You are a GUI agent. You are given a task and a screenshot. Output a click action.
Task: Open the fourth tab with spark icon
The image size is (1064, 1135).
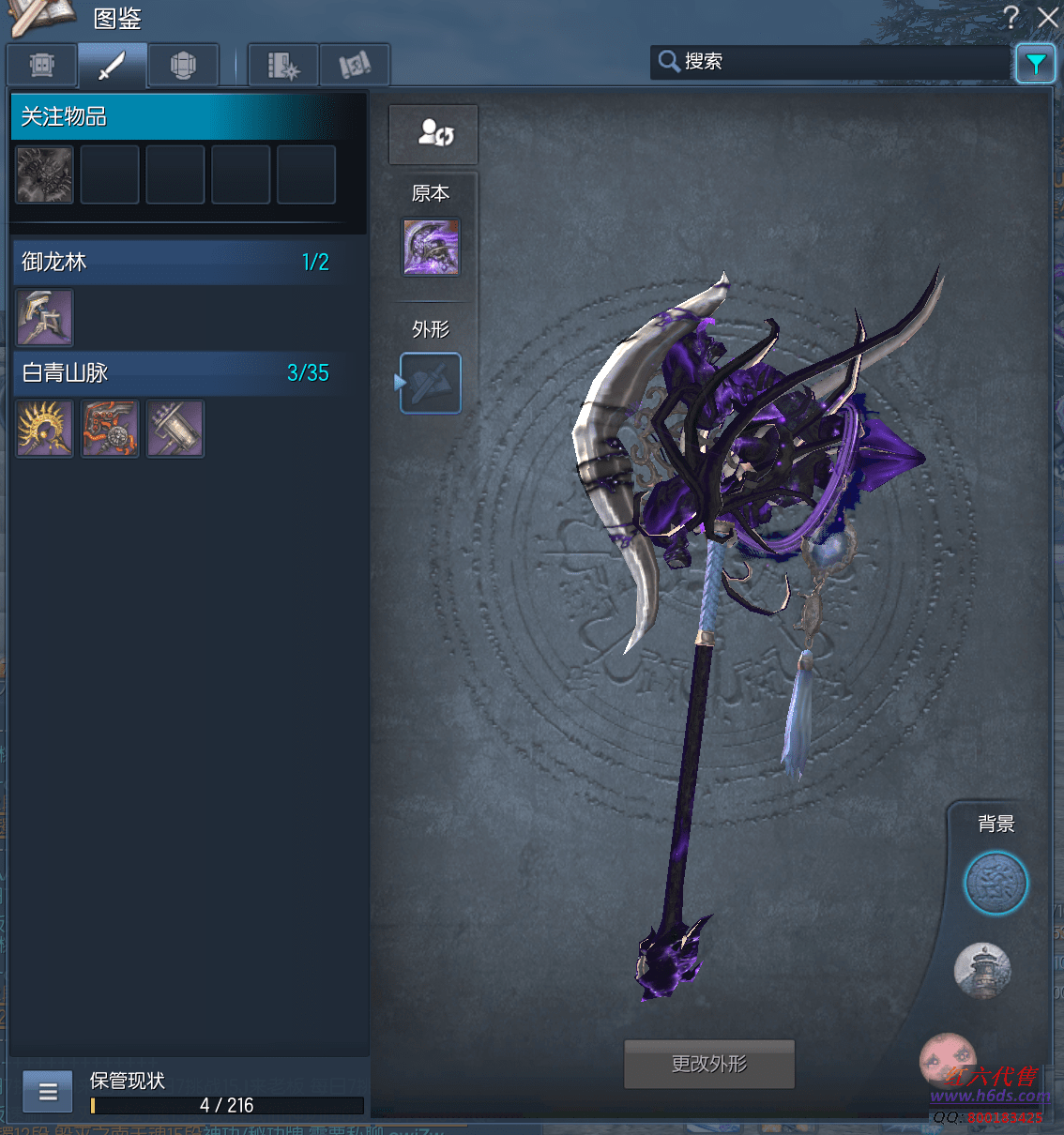(x=283, y=66)
